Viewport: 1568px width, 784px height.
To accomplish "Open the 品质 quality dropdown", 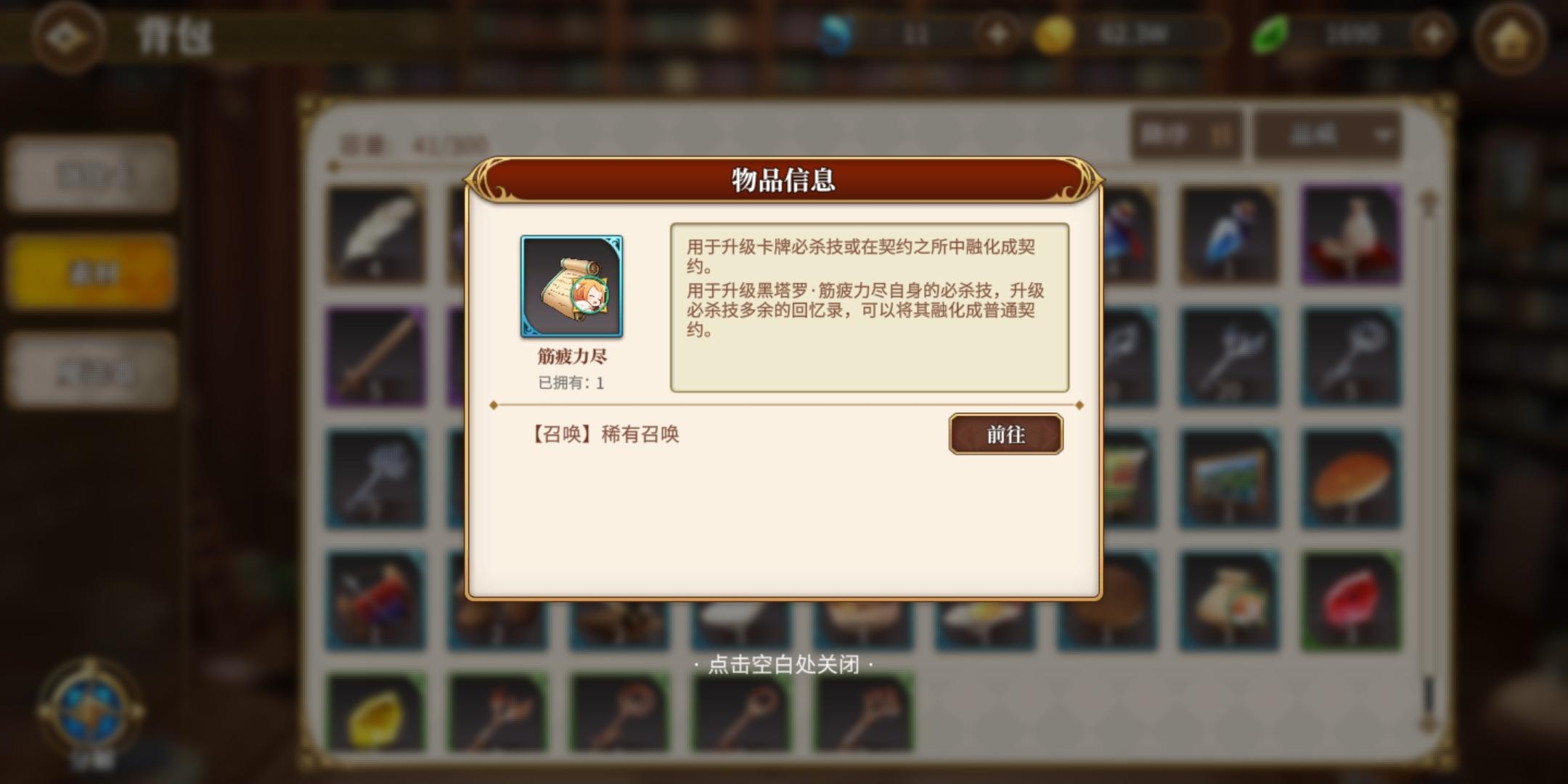I will pyautogui.click(x=1325, y=136).
